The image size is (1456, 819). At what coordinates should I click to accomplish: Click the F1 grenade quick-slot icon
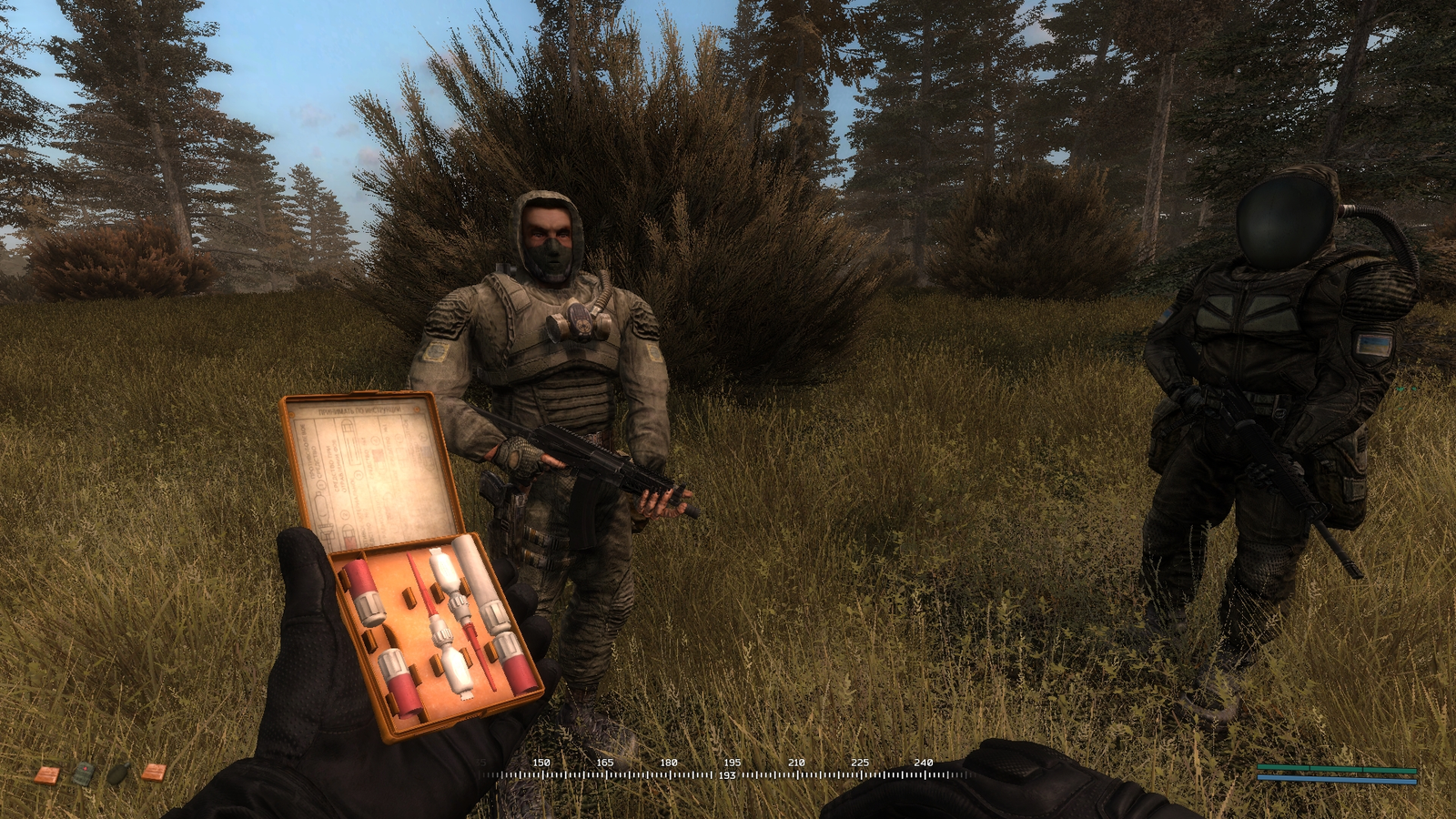pyautogui.click(x=118, y=773)
